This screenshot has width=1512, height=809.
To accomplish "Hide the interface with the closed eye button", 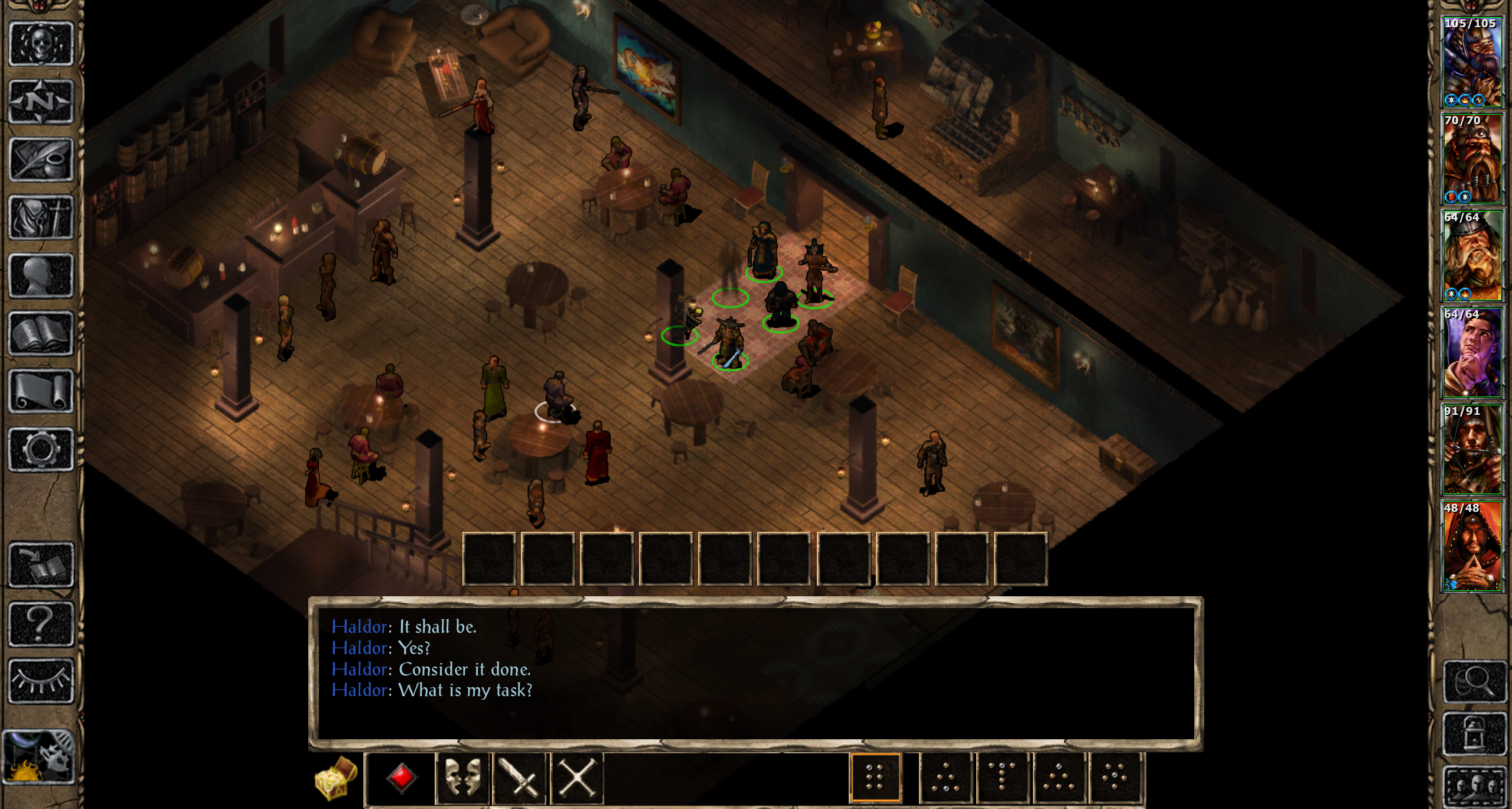I will (41, 681).
